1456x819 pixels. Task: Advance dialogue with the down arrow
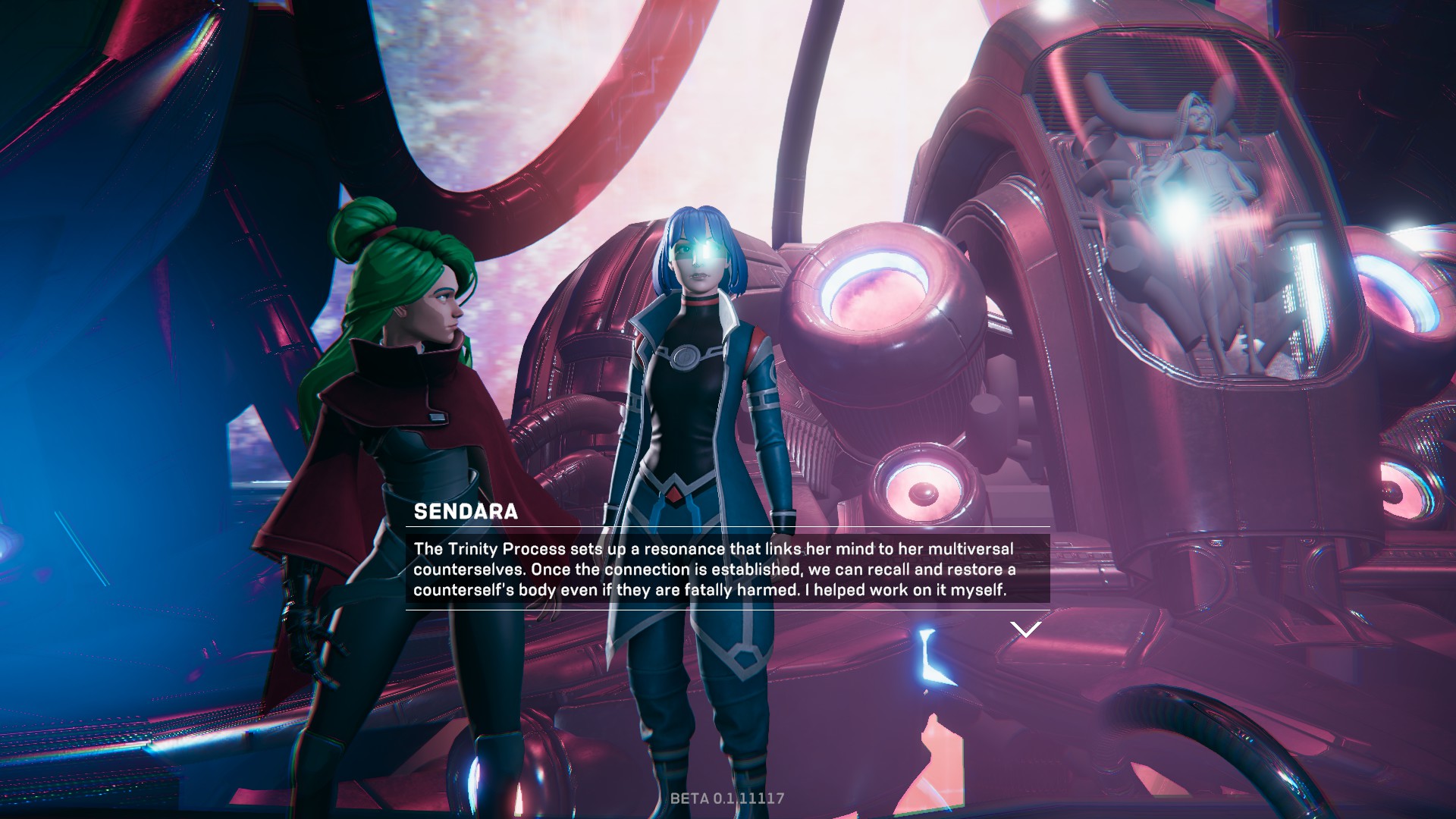[x=1025, y=629]
